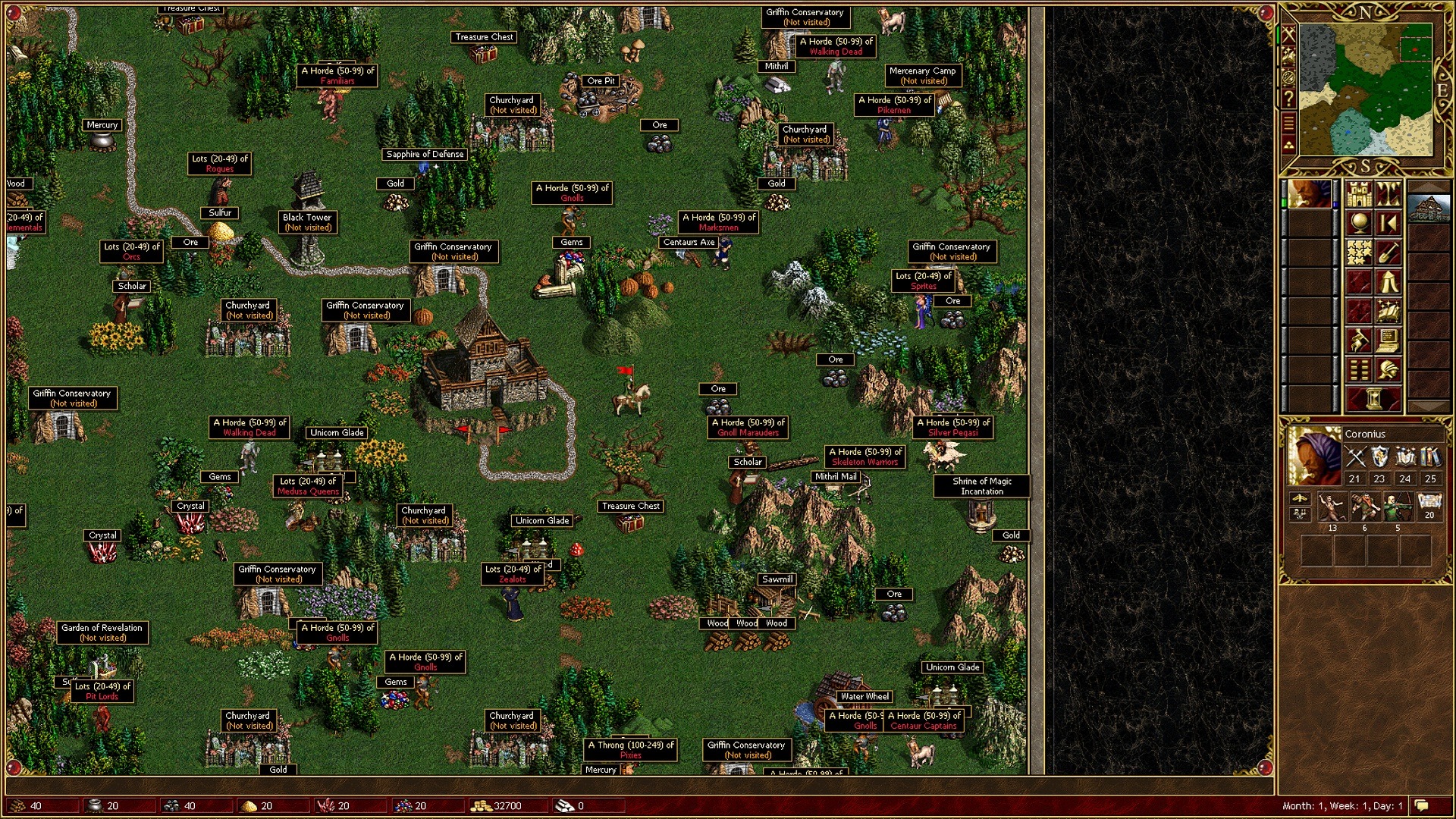This screenshot has width=1456, height=819.
Task: Open chat bubble icon near the date
Action: coord(1422,805)
